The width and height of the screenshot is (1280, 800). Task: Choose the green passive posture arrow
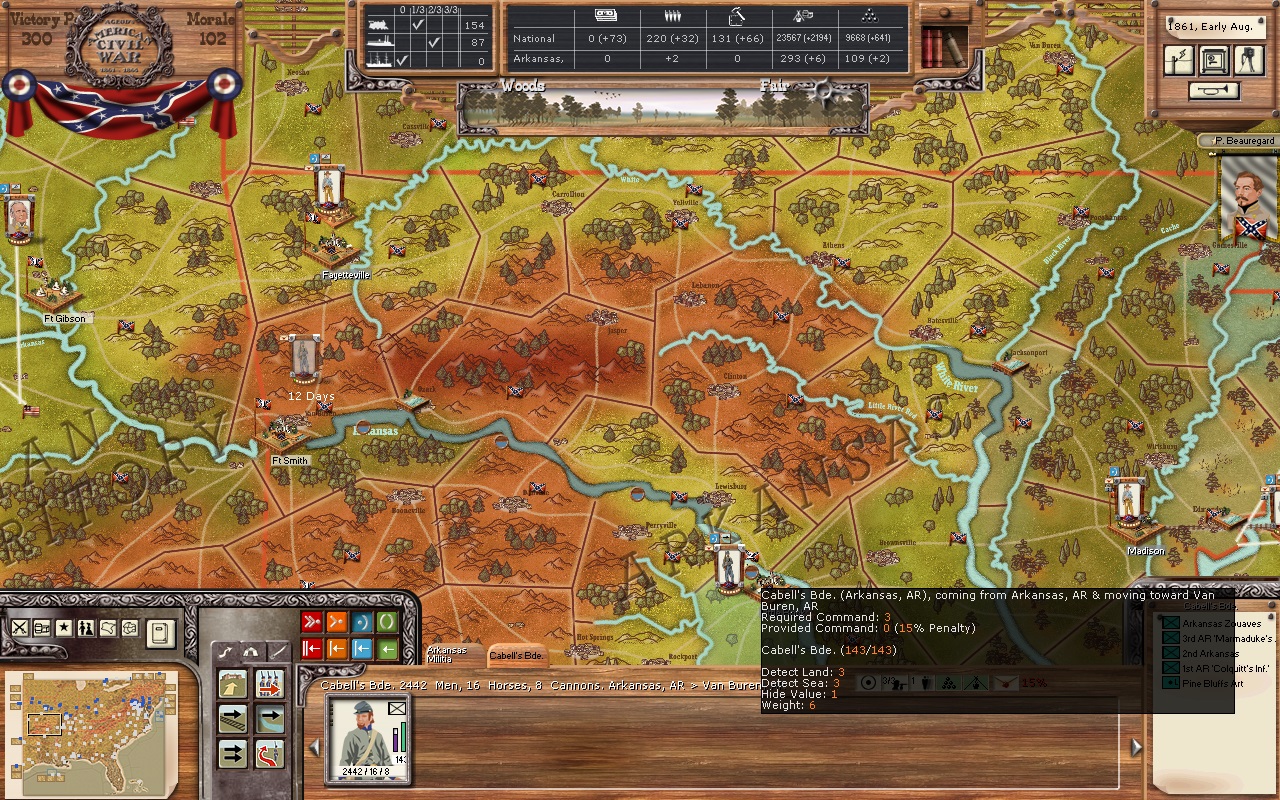(387, 649)
